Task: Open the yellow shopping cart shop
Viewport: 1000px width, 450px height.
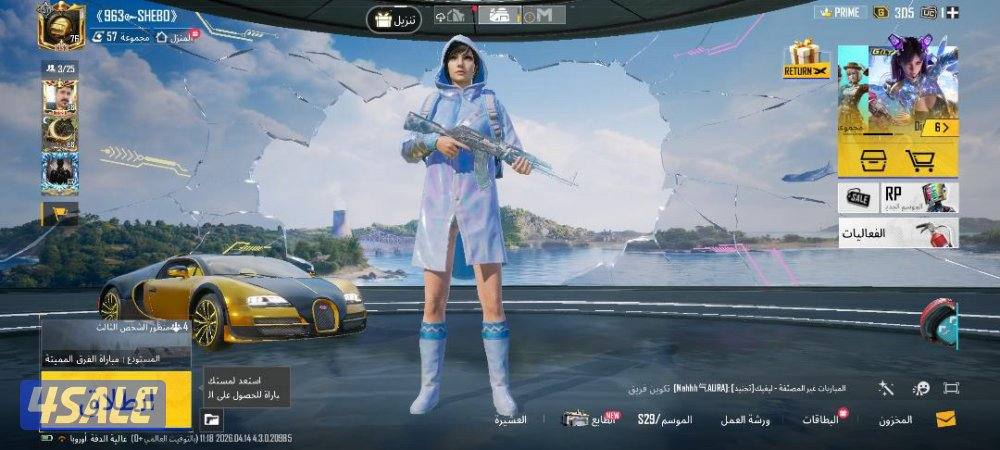Action: (x=920, y=160)
